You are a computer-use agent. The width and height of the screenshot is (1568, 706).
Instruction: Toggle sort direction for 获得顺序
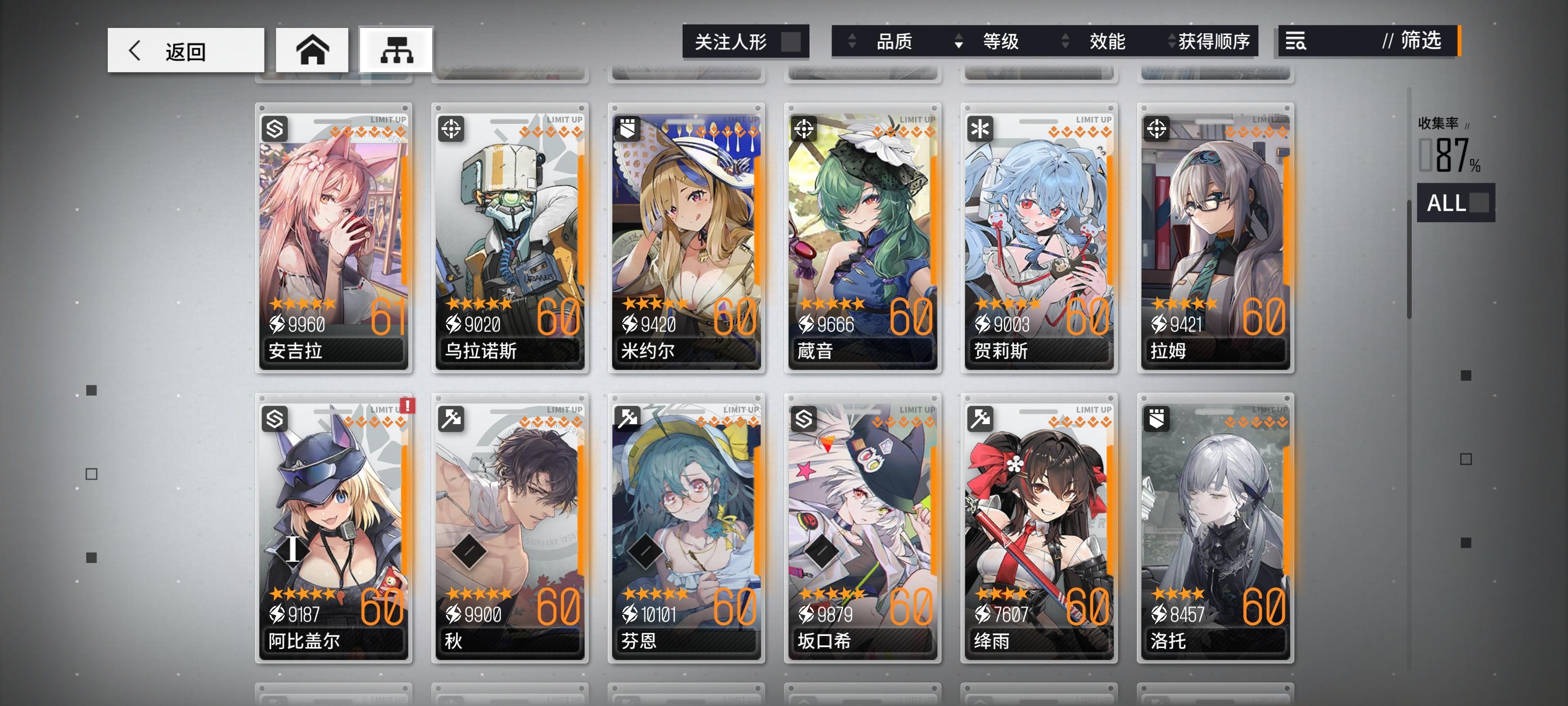[1171, 41]
